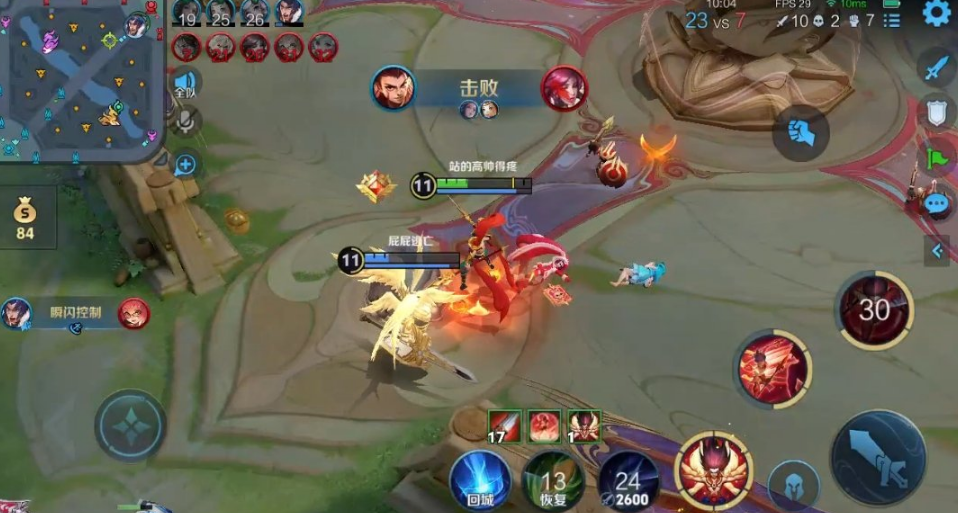Image resolution: width=958 pixels, height=513 pixels.
Task: Send the shield defend signal
Action: pos(936,112)
